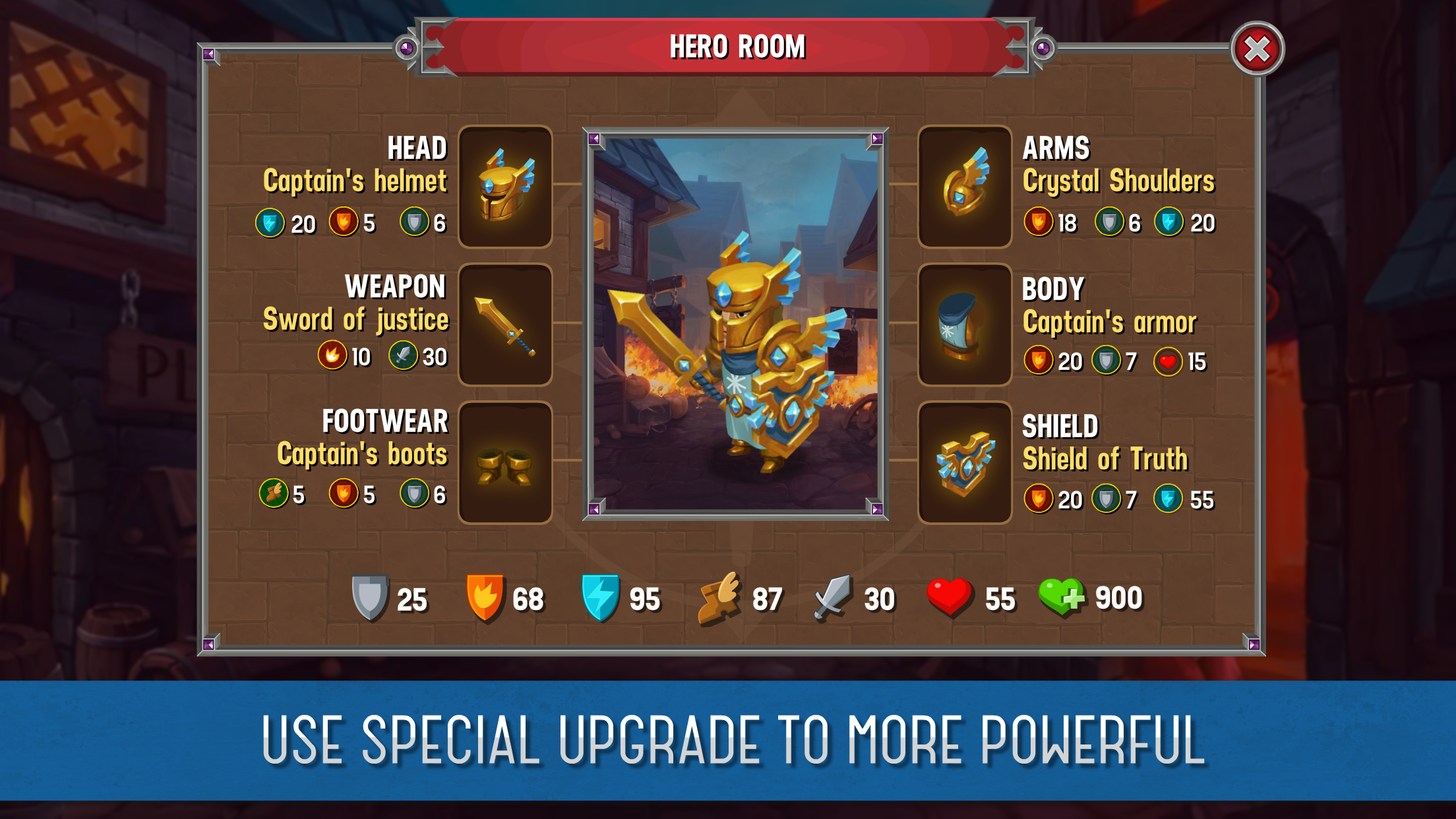Select the Crystal Shoulders ARMS slot icon
This screenshot has height=819, width=1456.
pos(964,189)
